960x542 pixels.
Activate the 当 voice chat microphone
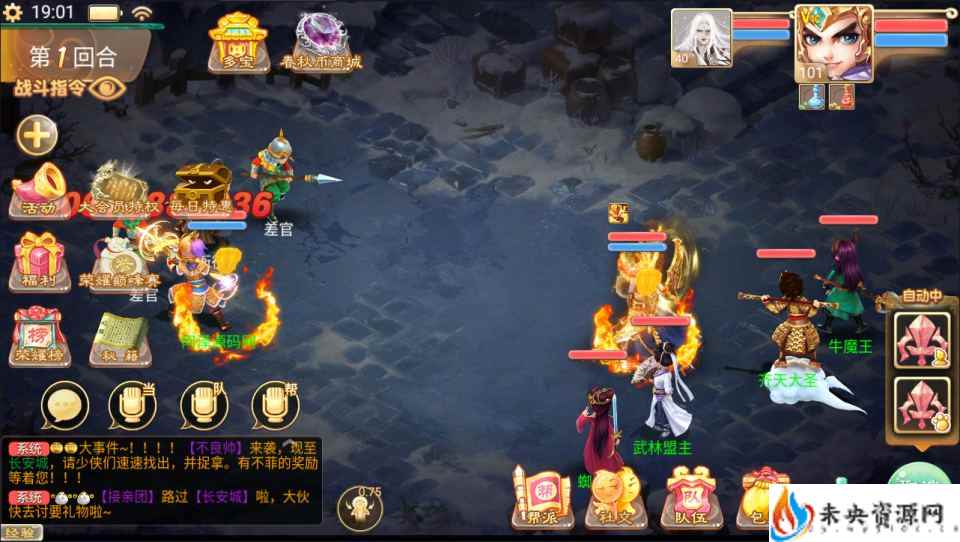135,406
